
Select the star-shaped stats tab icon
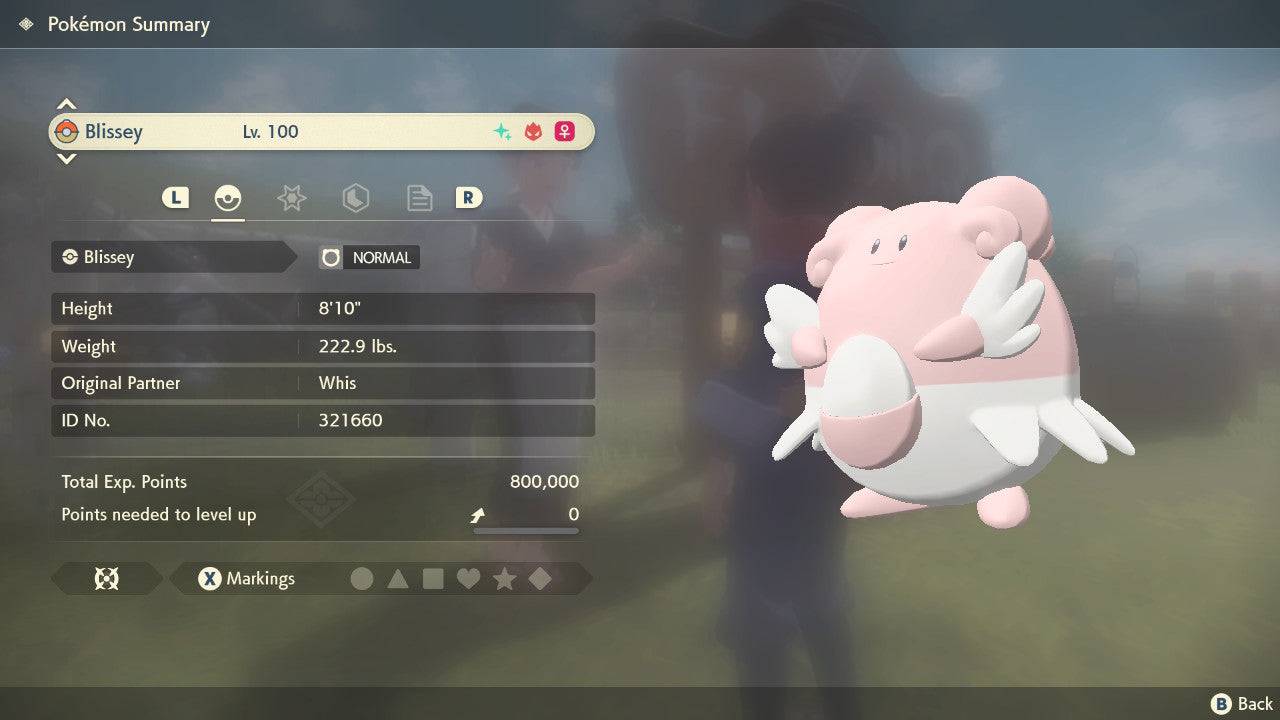pyautogui.click(x=291, y=197)
